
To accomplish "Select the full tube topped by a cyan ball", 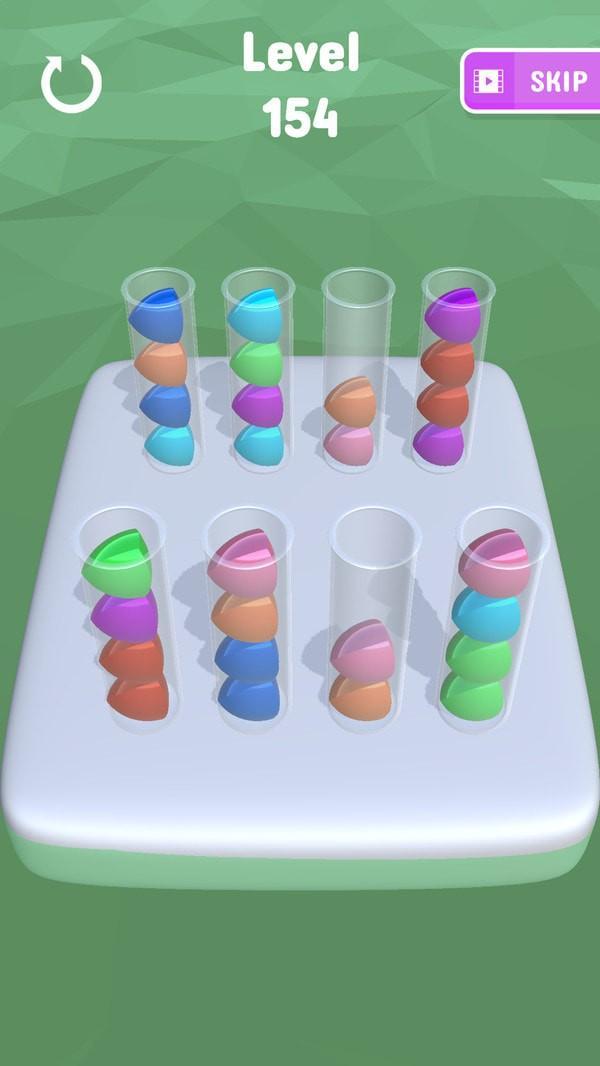I will [258, 372].
